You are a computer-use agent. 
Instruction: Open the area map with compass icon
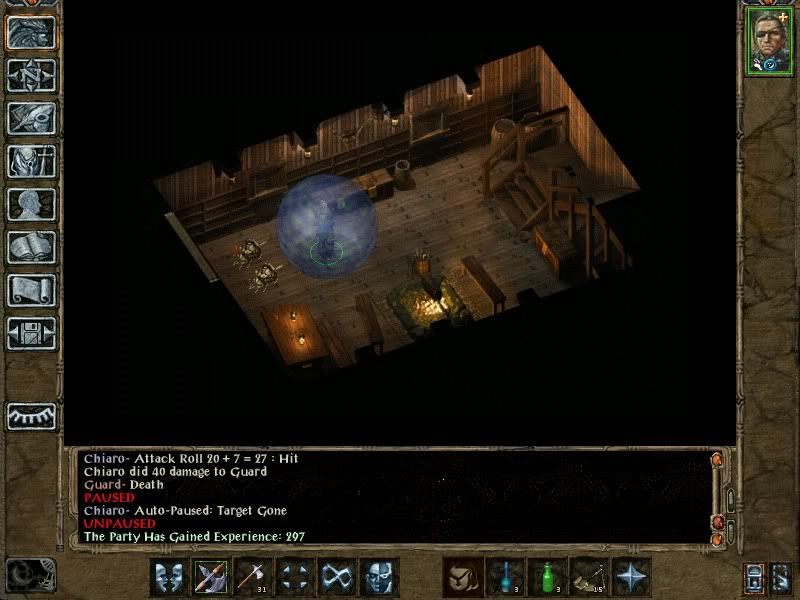click(30, 75)
